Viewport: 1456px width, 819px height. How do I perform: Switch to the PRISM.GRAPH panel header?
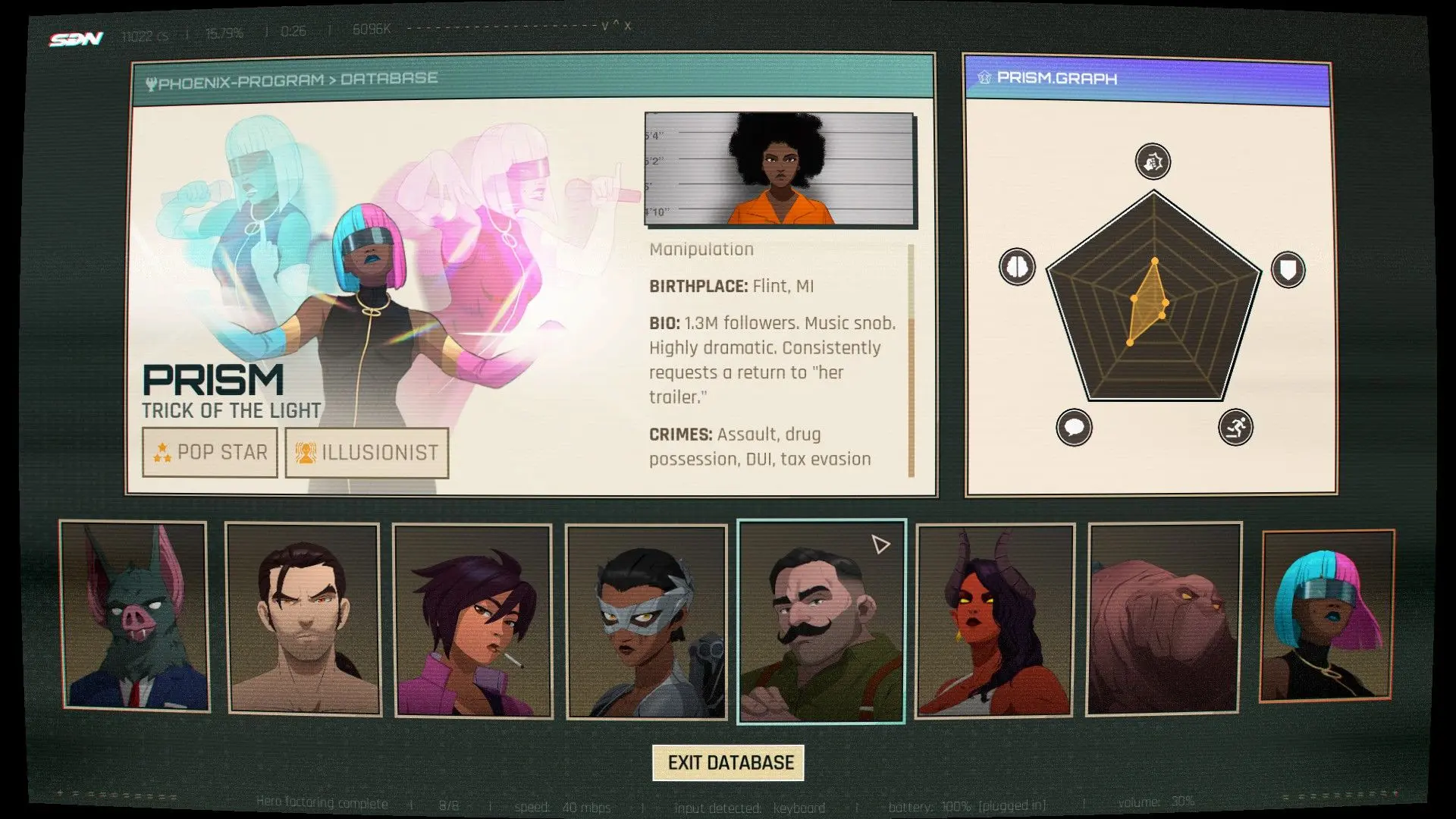click(x=1062, y=79)
